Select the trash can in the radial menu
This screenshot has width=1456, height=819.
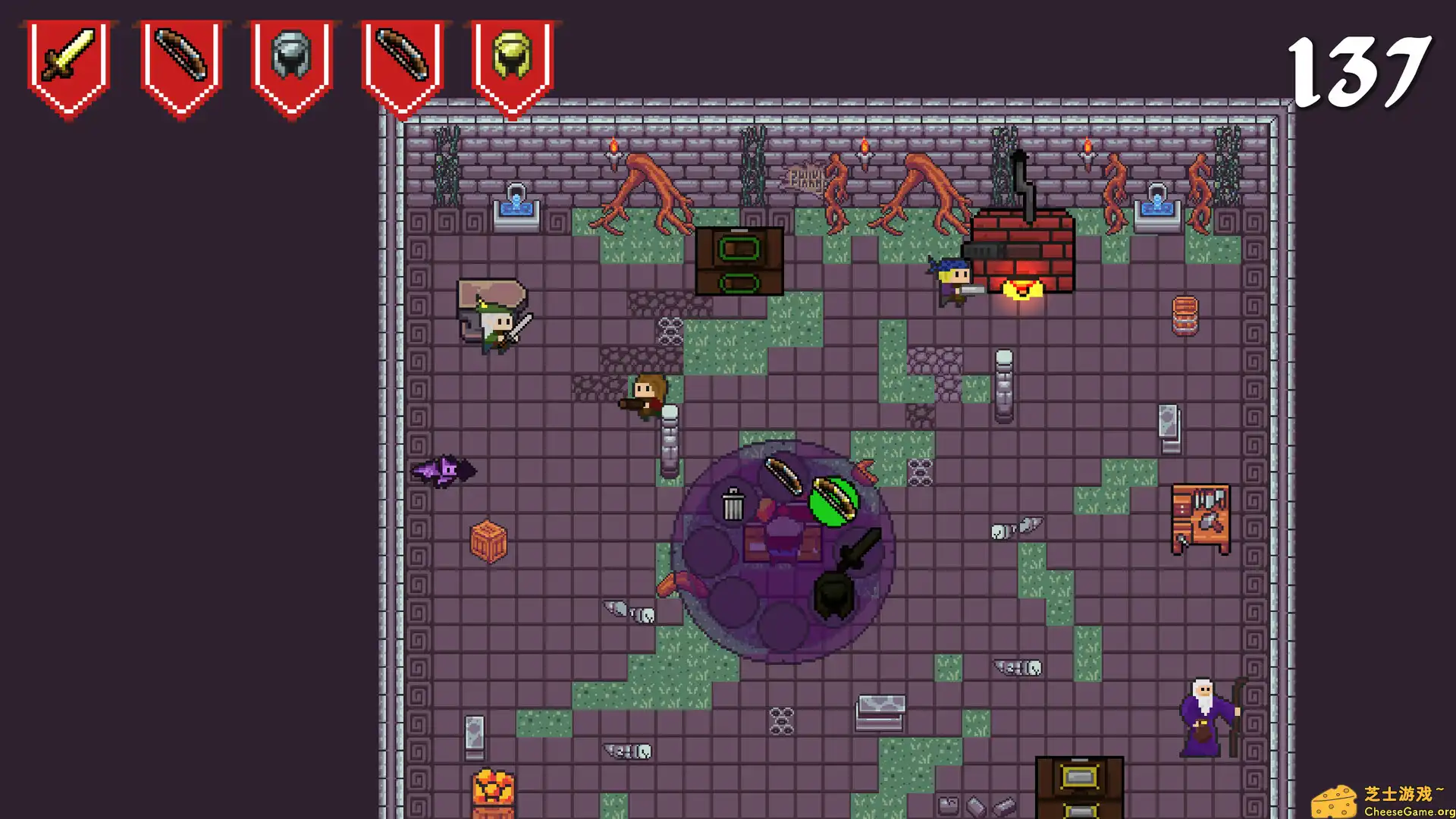[x=733, y=504]
